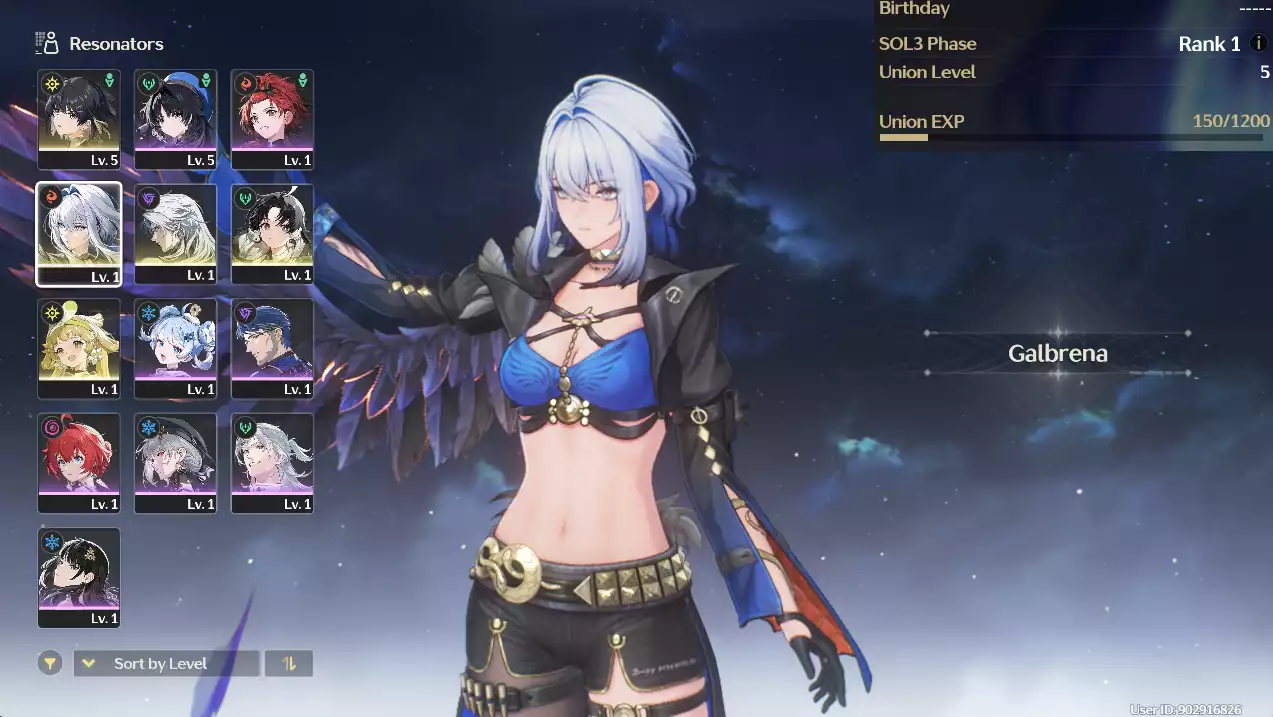Open the Sort by Level dropdown
The width and height of the screenshot is (1273, 717).
pos(166,663)
